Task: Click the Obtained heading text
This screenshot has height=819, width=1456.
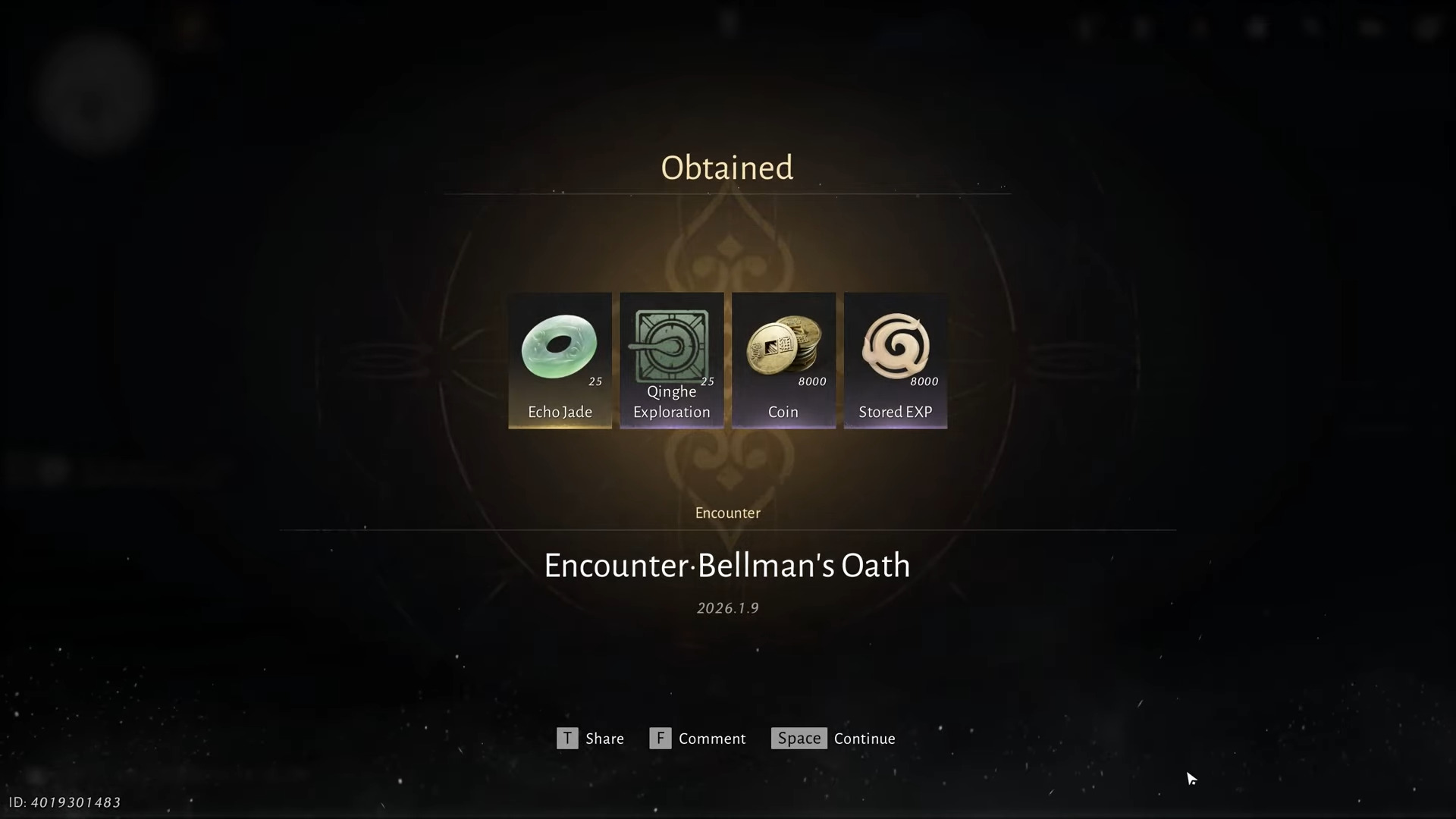Action: click(726, 168)
